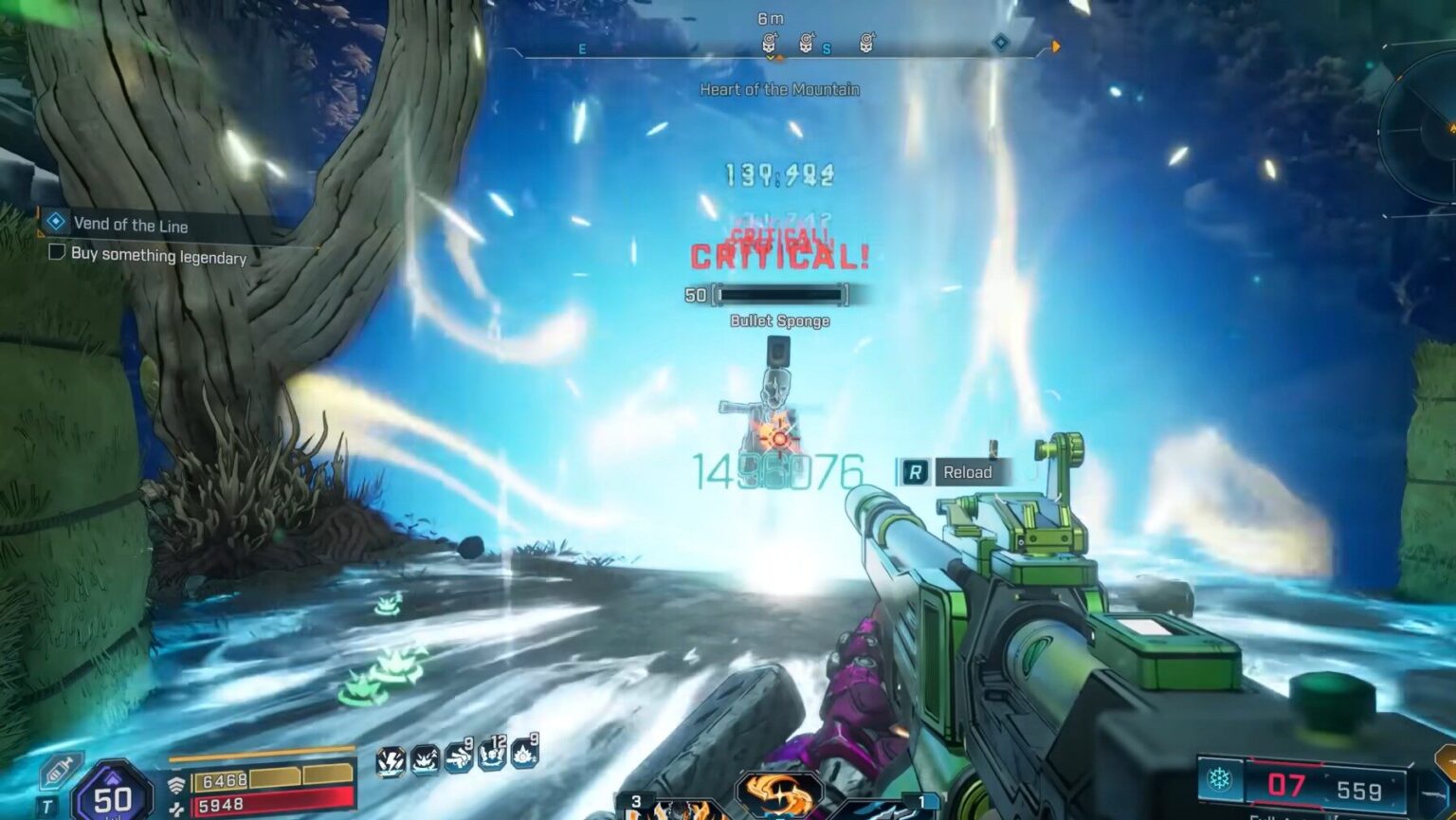The image size is (1456, 820).
Task: Toggle the blue diamond quest waypoint on the compass
Action: pos(1000,43)
